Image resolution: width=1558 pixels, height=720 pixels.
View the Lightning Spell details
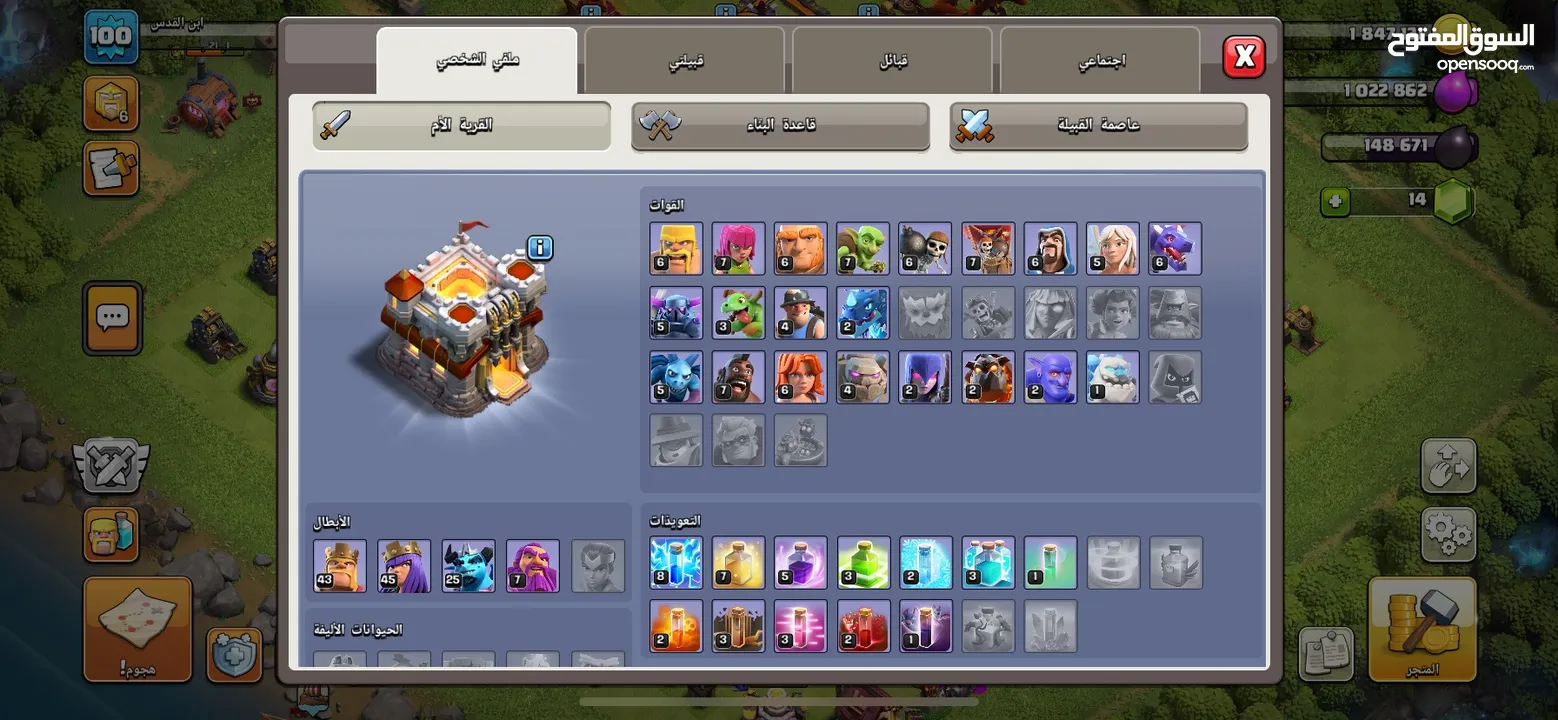pos(676,564)
